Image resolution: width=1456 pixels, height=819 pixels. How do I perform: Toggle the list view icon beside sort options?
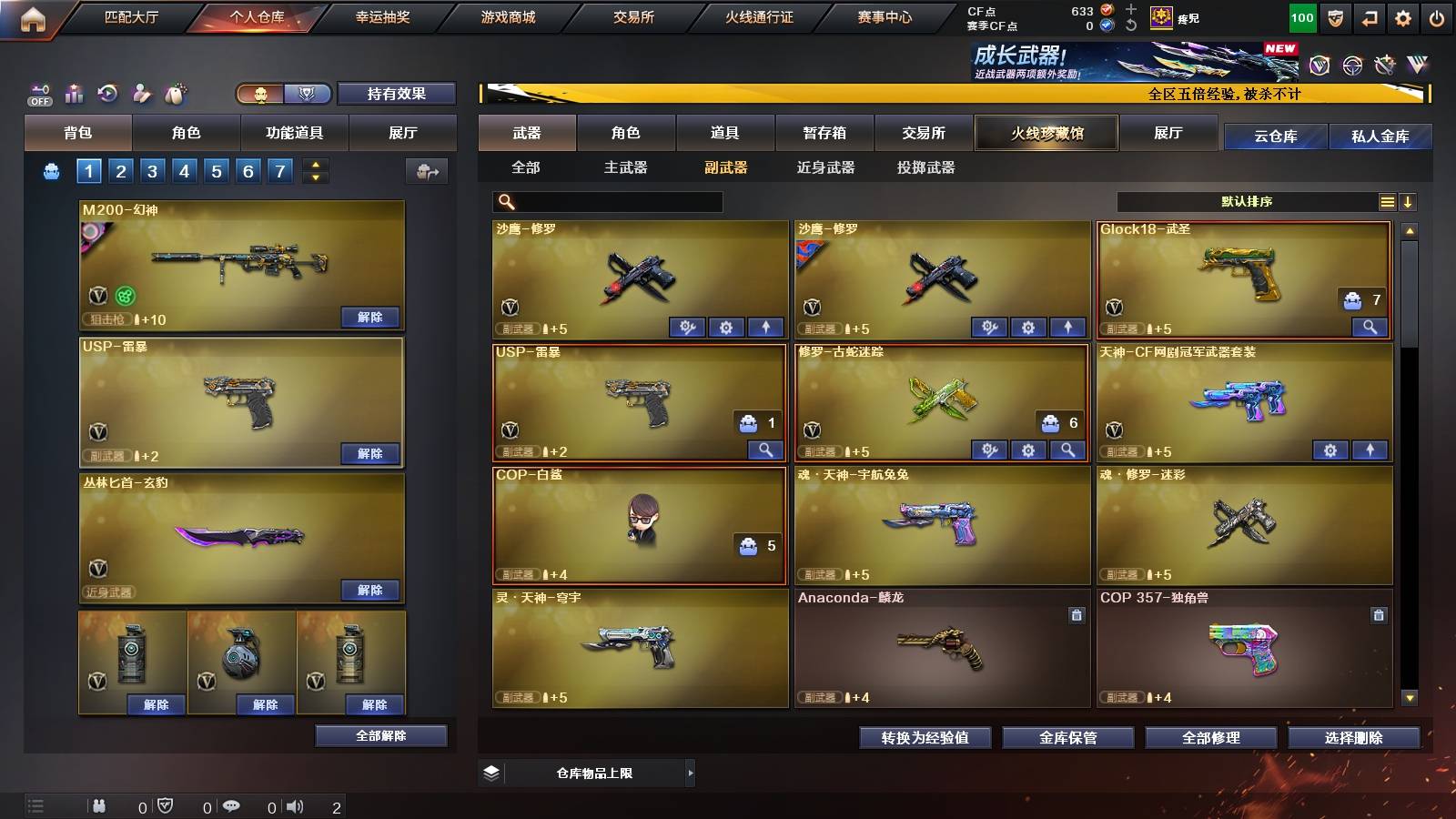1387,202
